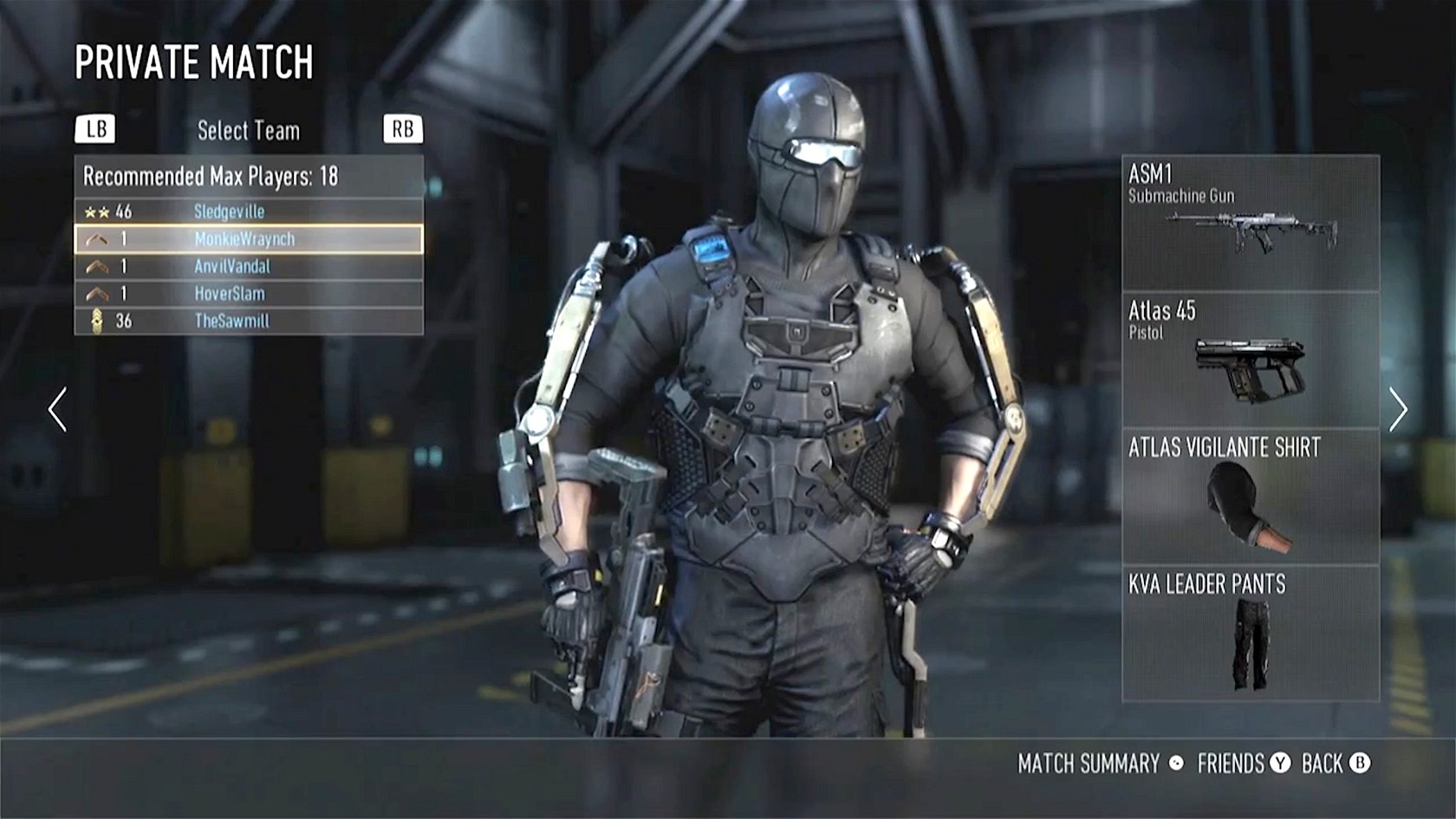Open the ASM1 Submachine Gun slot

pyautogui.click(x=1250, y=223)
